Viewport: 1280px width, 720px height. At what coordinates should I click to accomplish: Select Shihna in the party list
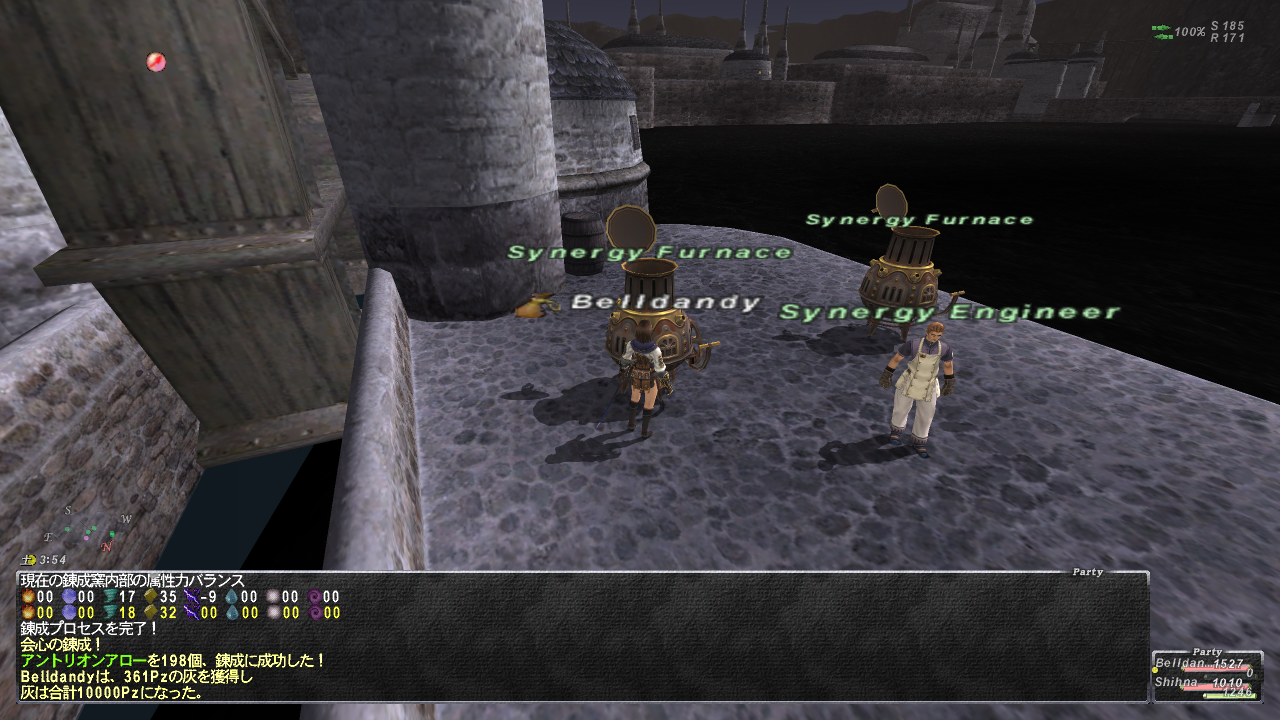(1178, 683)
